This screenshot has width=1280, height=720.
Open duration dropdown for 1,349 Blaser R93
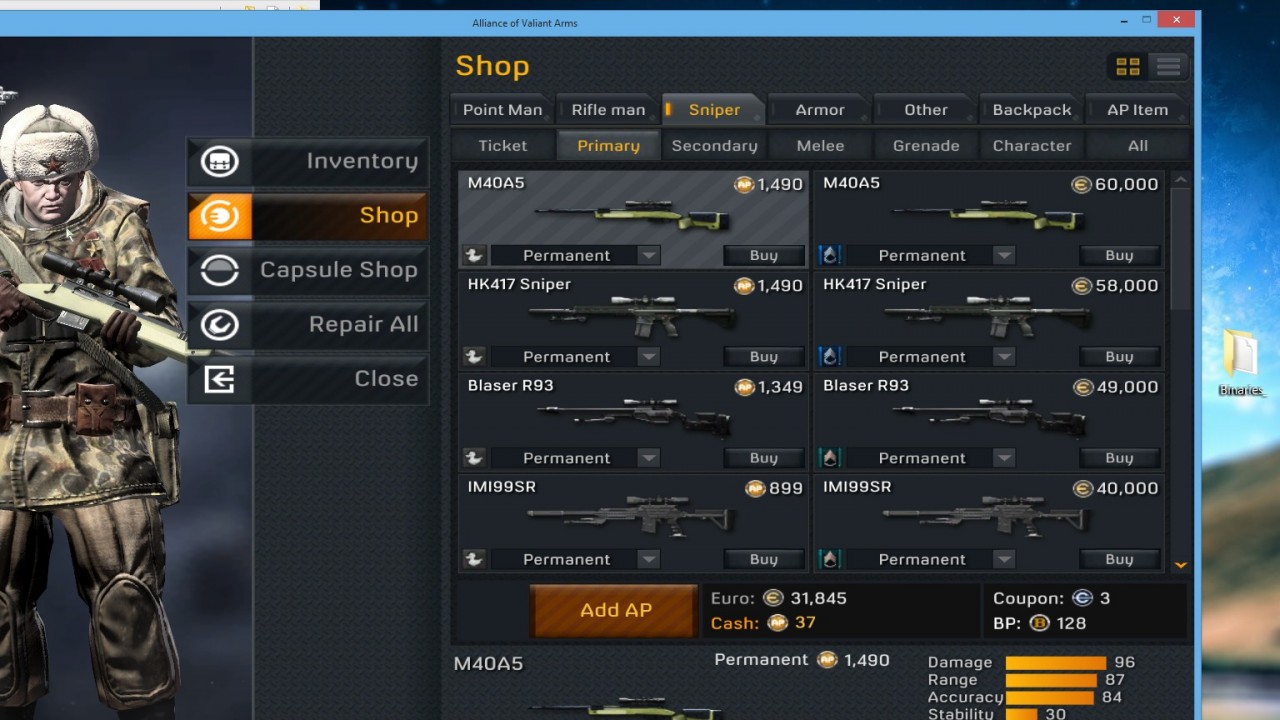[x=648, y=458]
